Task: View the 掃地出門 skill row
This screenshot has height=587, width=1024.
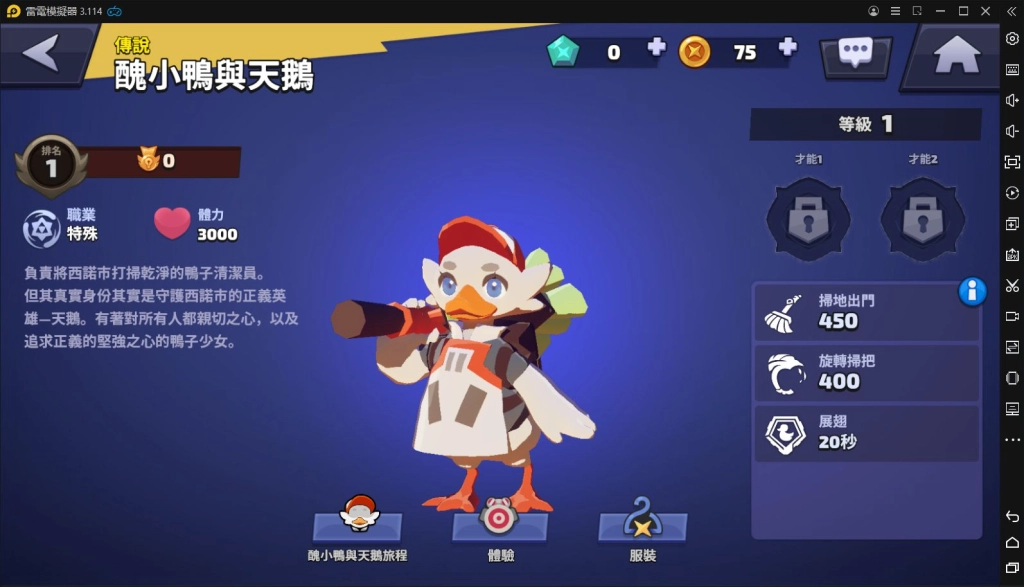Action: click(866, 312)
